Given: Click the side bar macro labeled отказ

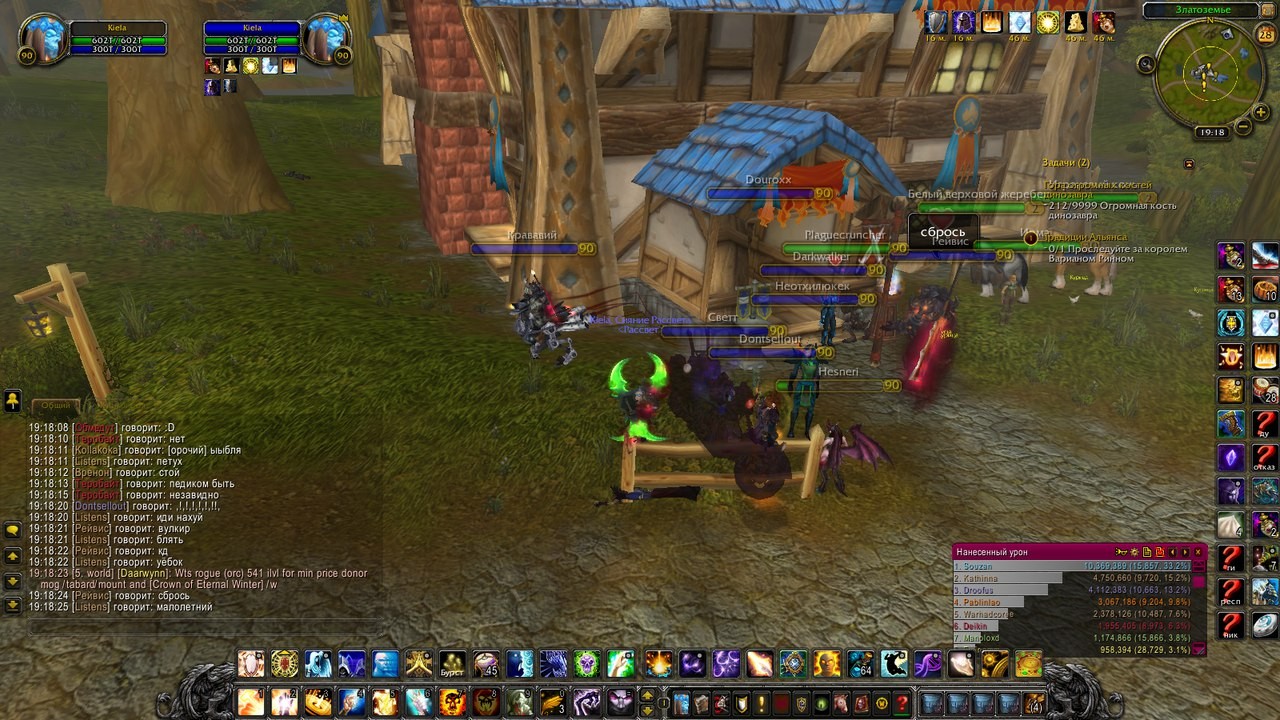Looking at the screenshot, I should tap(1264, 458).
